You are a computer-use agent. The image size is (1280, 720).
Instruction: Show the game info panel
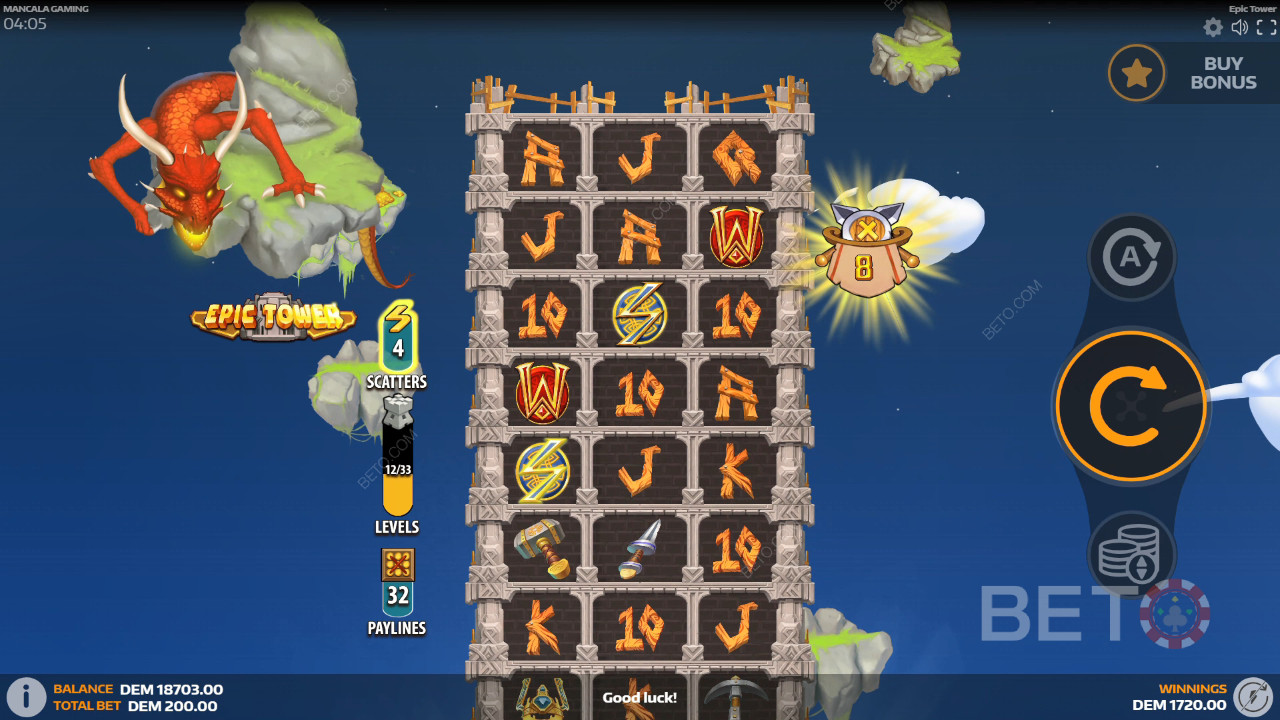point(26,697)
